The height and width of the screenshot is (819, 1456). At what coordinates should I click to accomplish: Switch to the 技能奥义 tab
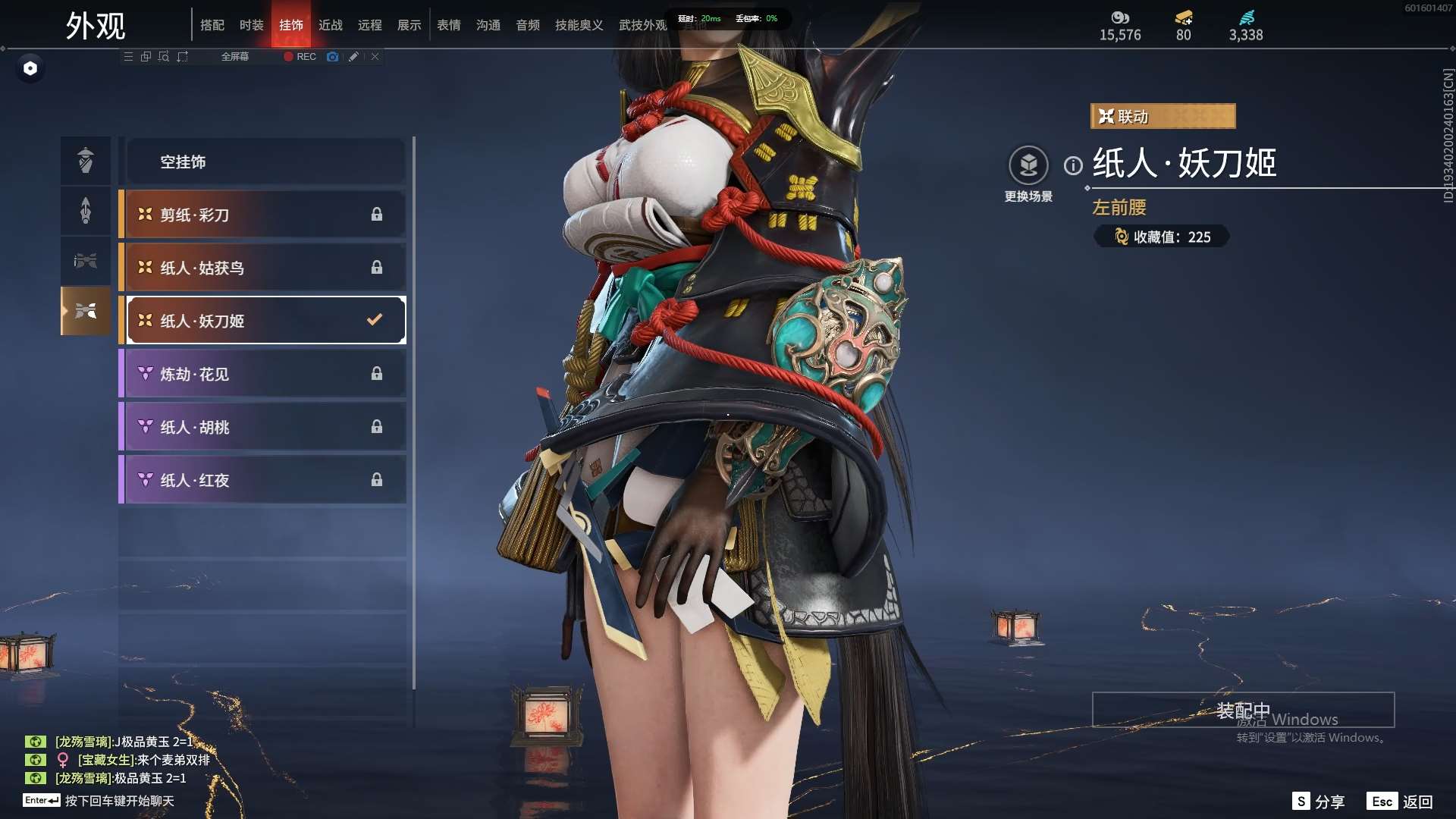pos(579,25)
